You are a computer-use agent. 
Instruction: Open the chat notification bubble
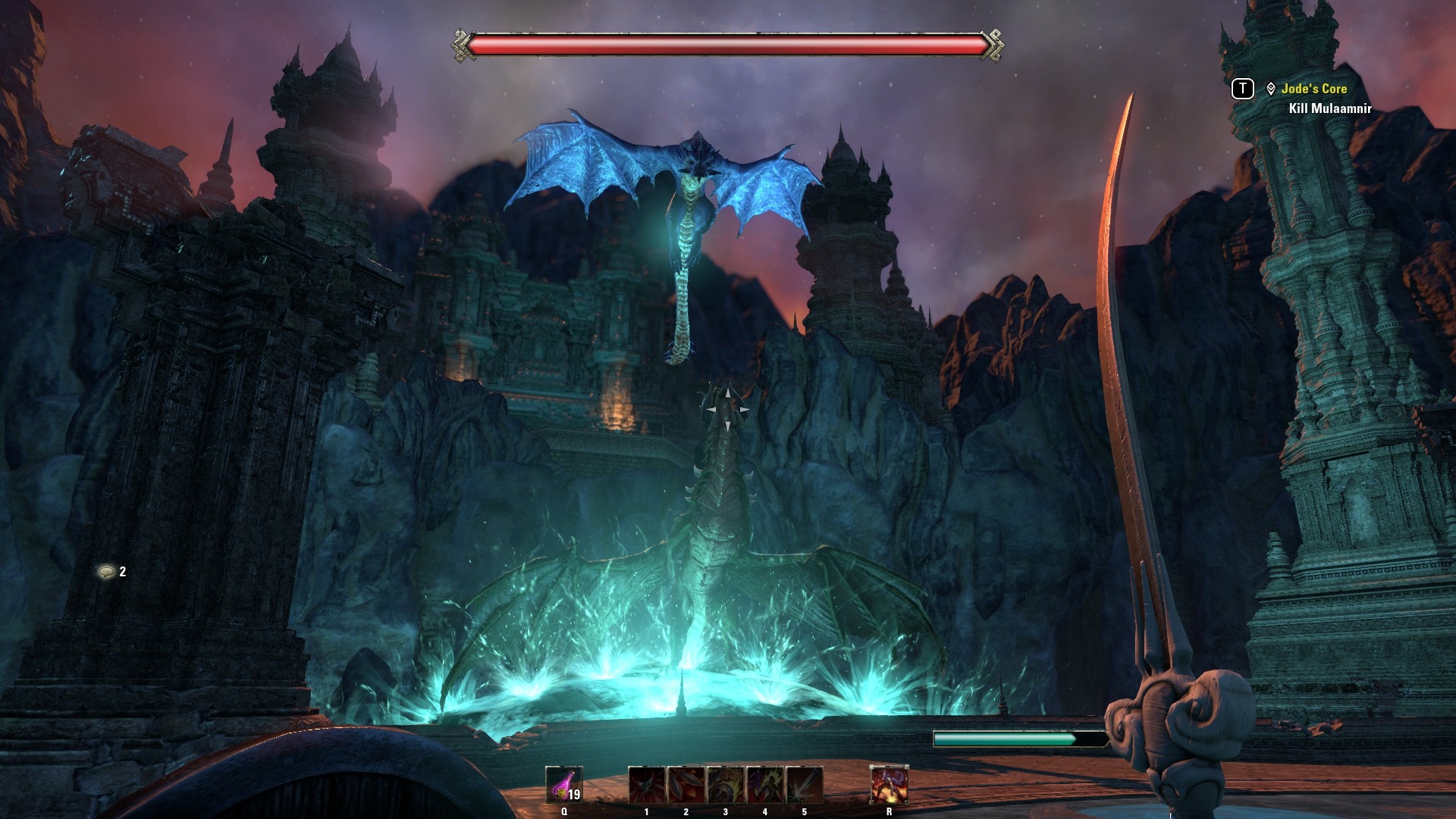click(x=106, y=572)
